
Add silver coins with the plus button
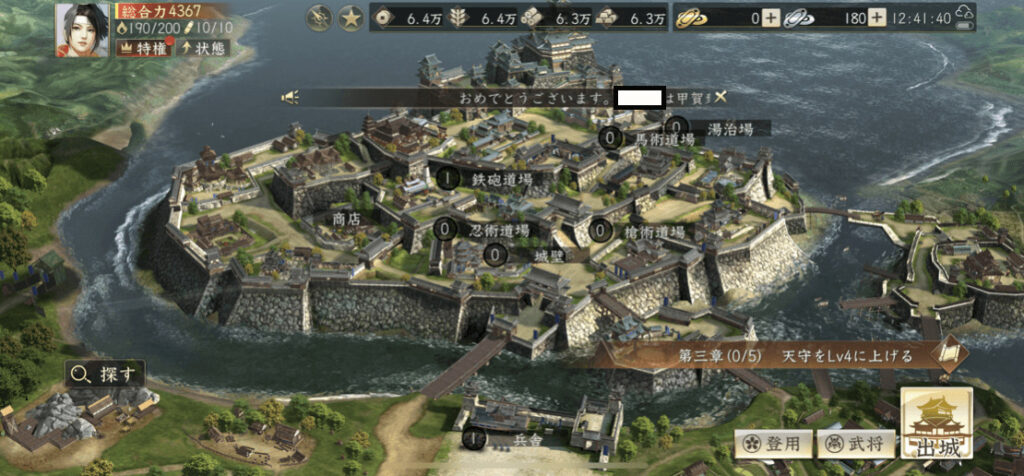tap(876, 17)
